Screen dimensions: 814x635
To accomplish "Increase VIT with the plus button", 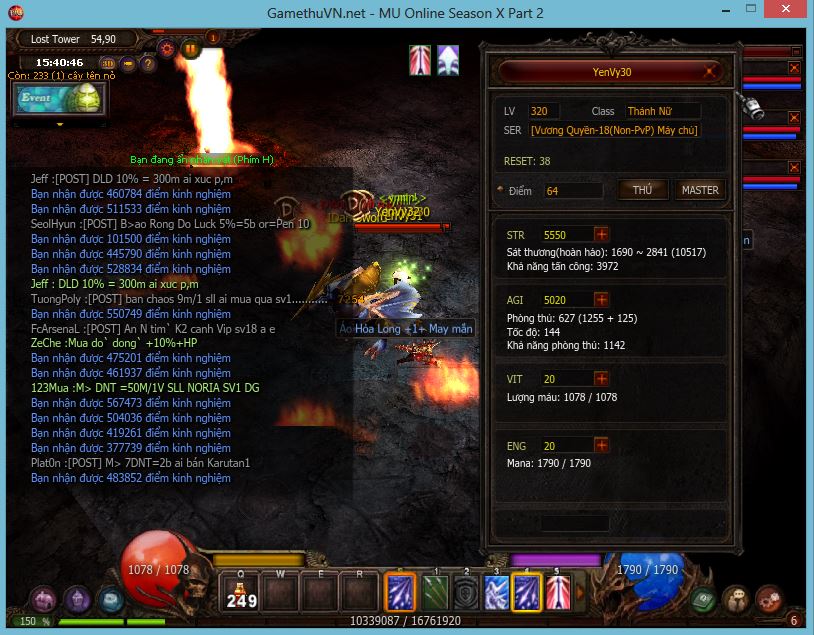I will 601,379.
